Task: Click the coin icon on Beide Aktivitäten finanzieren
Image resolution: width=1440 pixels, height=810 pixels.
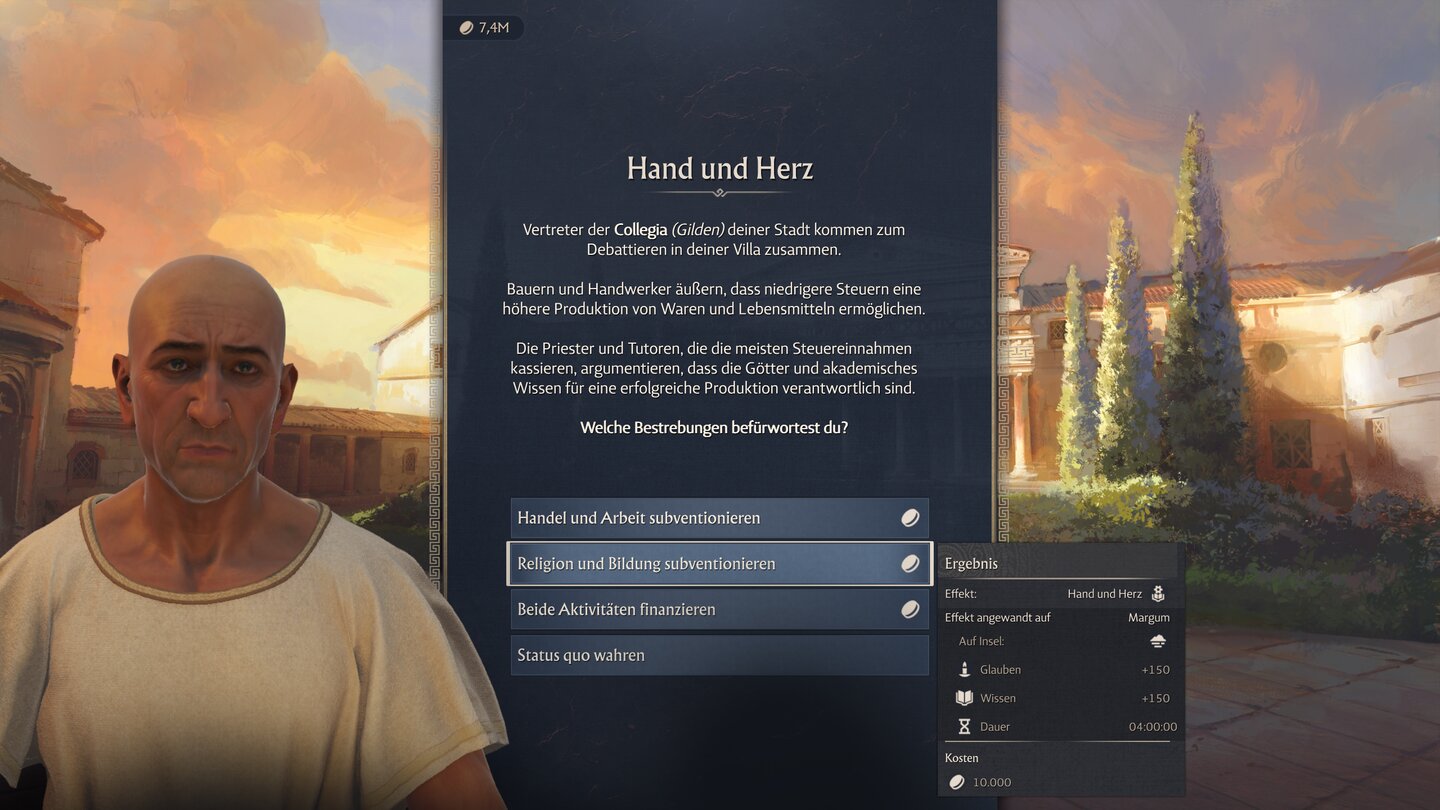Action: click(x=910, y=608)
